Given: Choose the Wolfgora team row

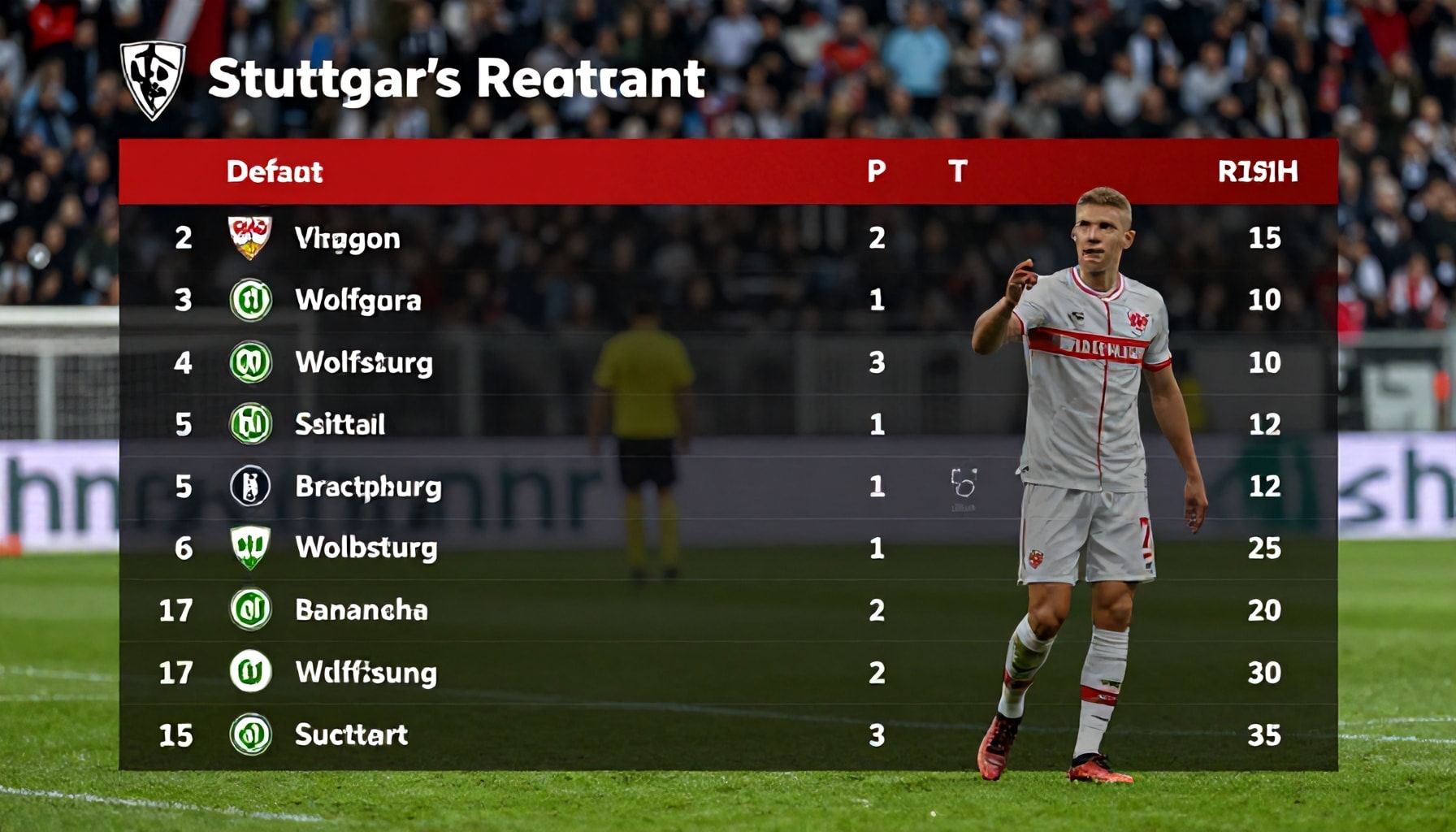Looking at the screenshot, I should pyautogui.click(x=357, y=300).
